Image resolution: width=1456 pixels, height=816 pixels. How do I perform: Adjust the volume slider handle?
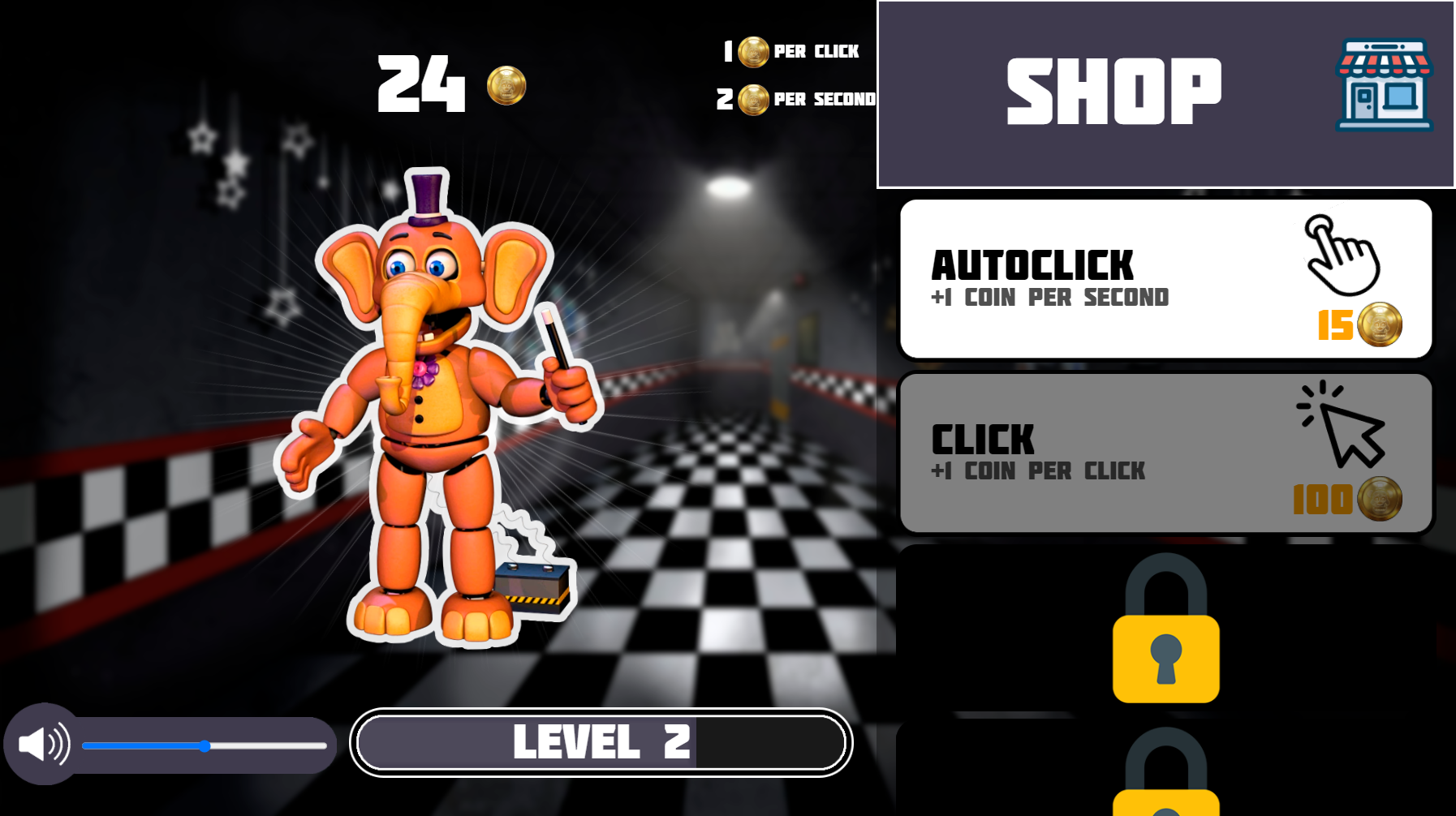pos(205,745)
